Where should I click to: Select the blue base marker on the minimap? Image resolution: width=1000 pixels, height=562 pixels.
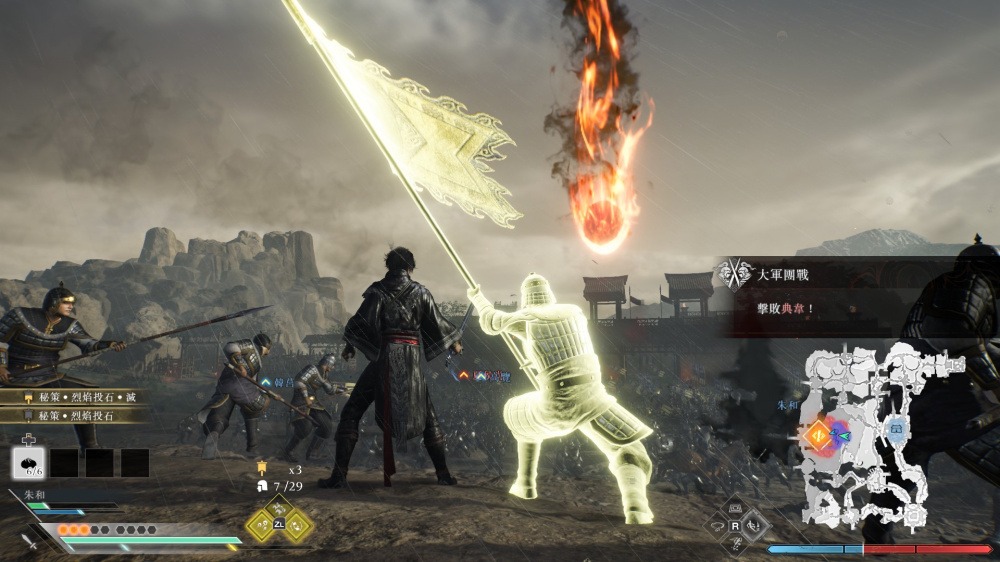[x=896, y=430]
